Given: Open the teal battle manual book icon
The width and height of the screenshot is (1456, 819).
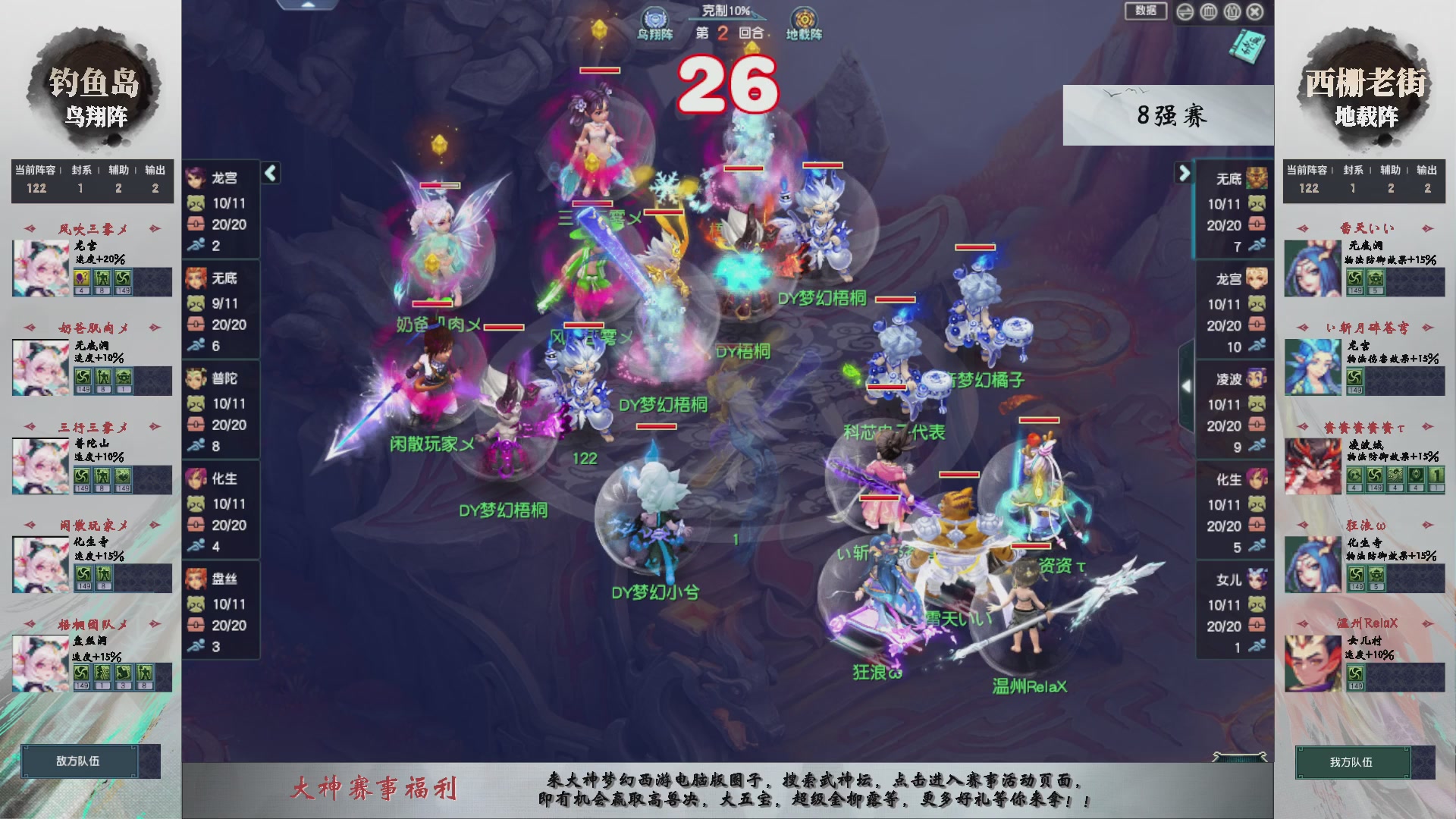Looking at the screenshot, I should tap(1247, 45).
